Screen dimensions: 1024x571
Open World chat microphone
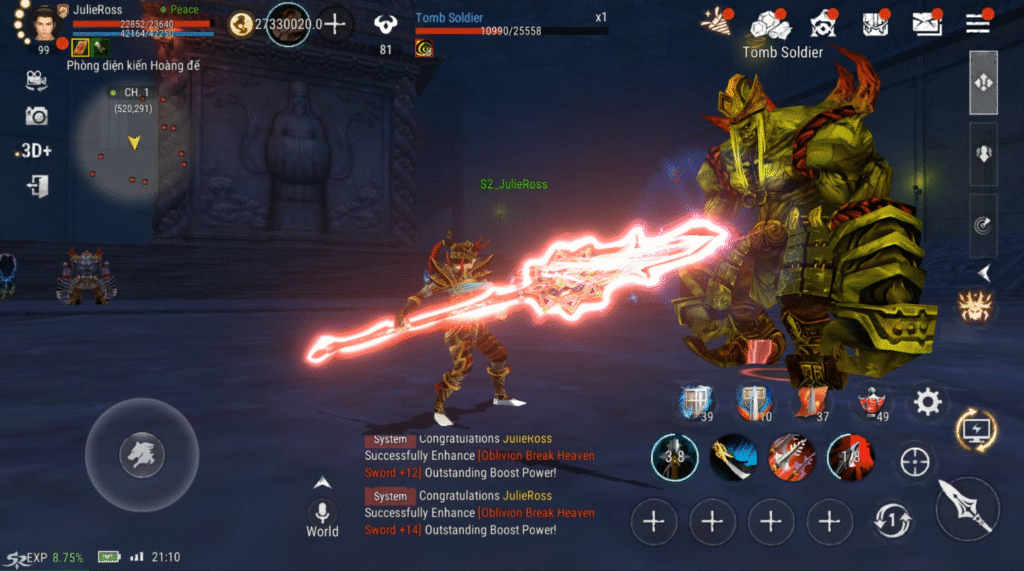pos(322,513)
